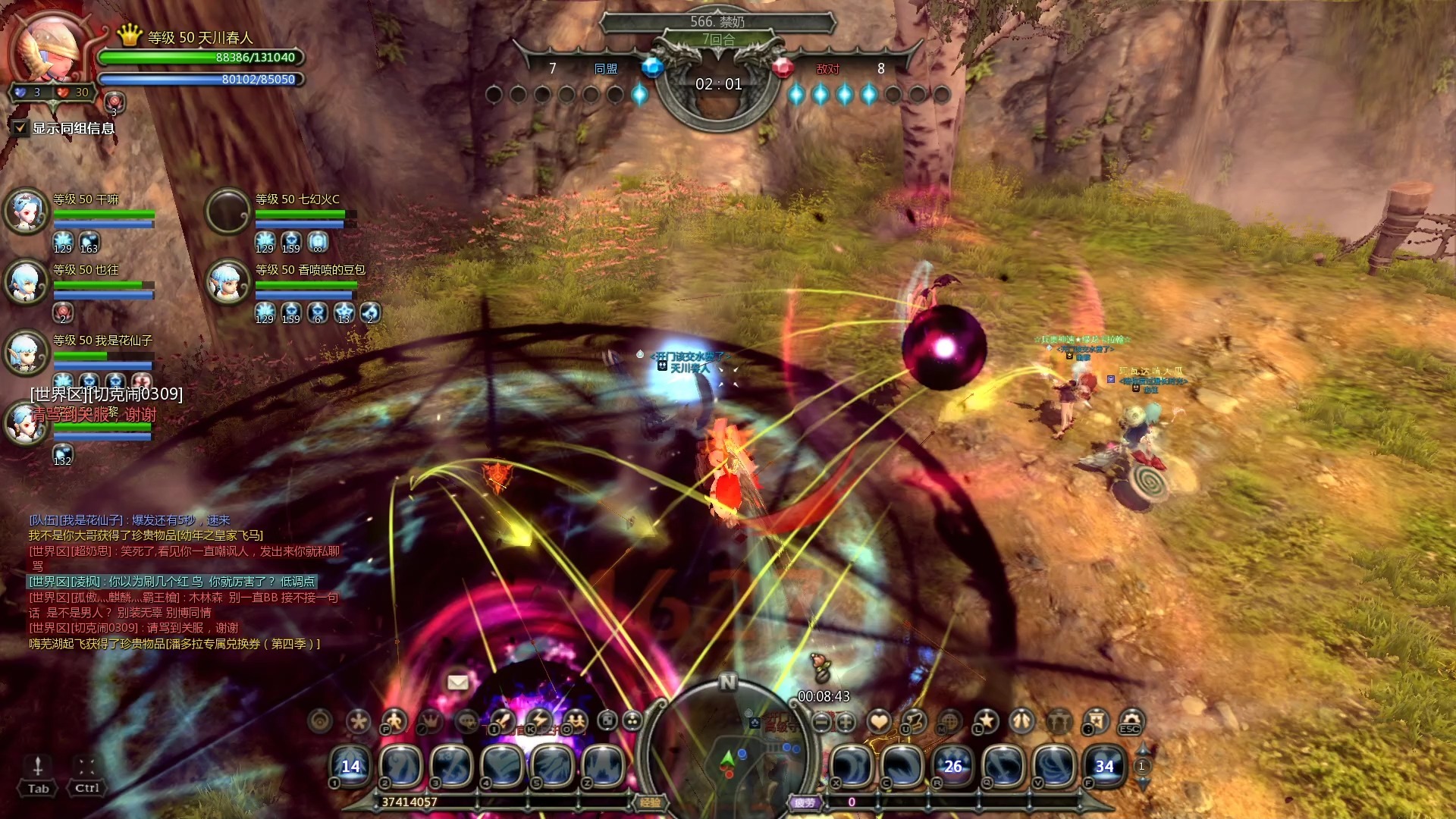Open the ESC gear system menu
This screenshot has width=1456, height=819.
pos(1131,721)
